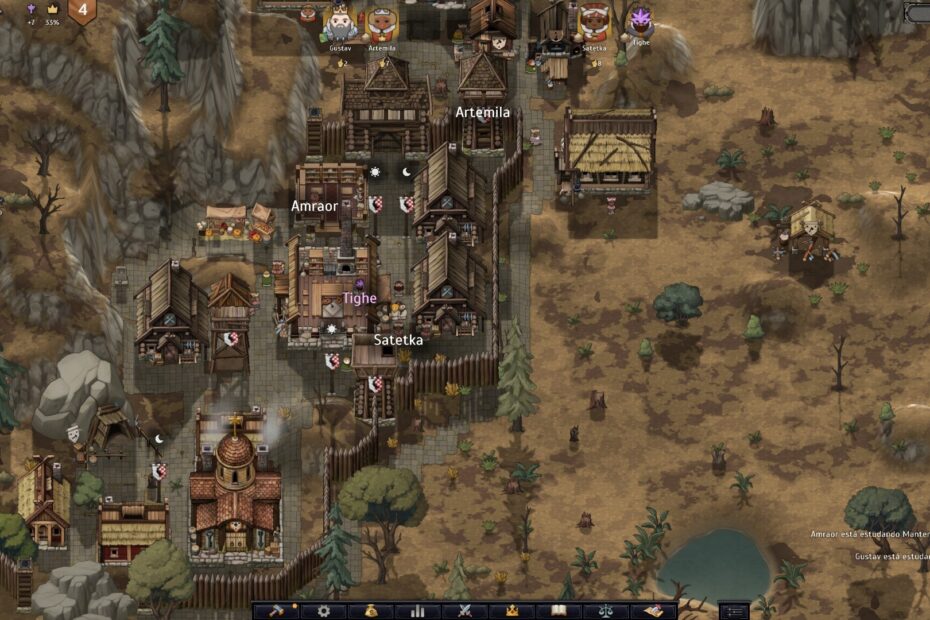Show the bar chart statistics panel
The width and height of the screenshot is (930, 620).
click(x=417, y=610)
